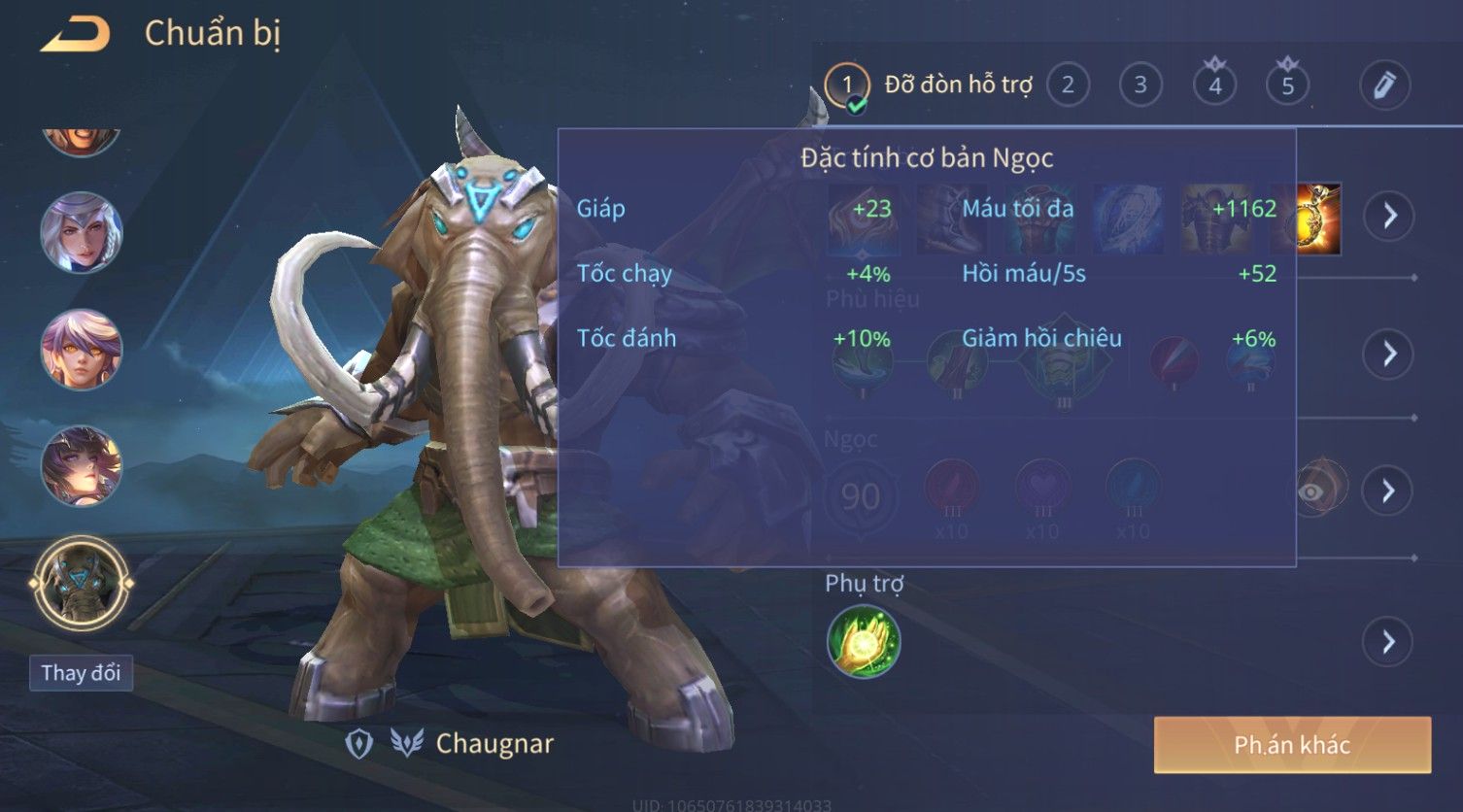This screenshot has width=1463, height=812.
Task: Select the Chaugnar elephant portrait
Action: point(82,585)
